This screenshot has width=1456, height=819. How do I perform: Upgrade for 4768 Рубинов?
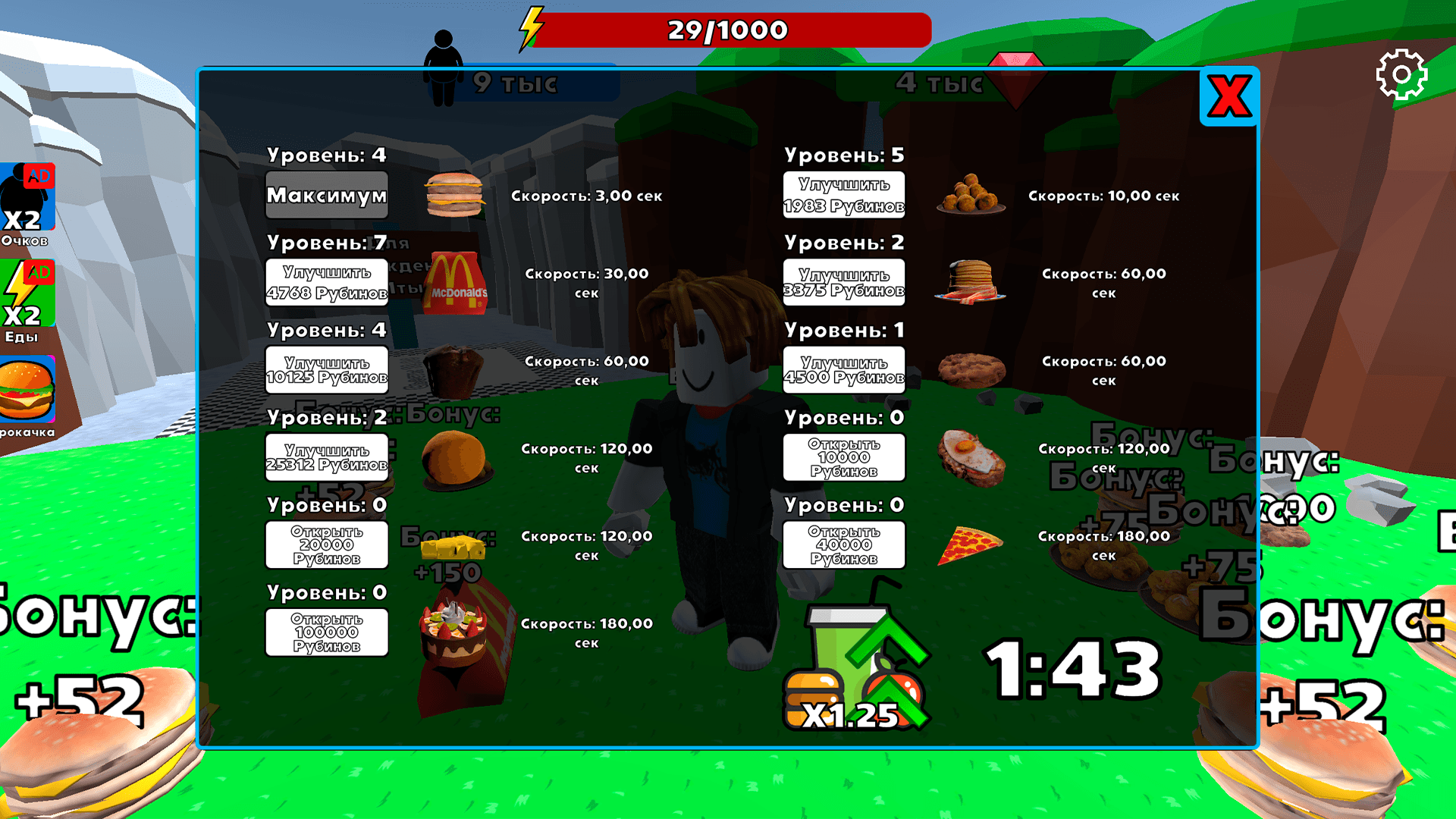[326, 283]
